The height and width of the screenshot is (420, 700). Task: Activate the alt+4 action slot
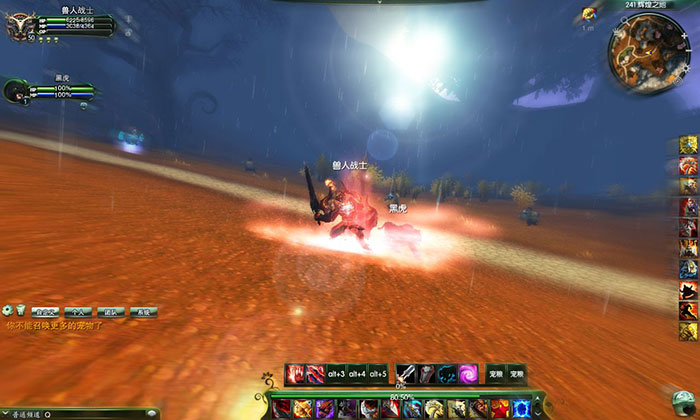click(x=355, y=374)
